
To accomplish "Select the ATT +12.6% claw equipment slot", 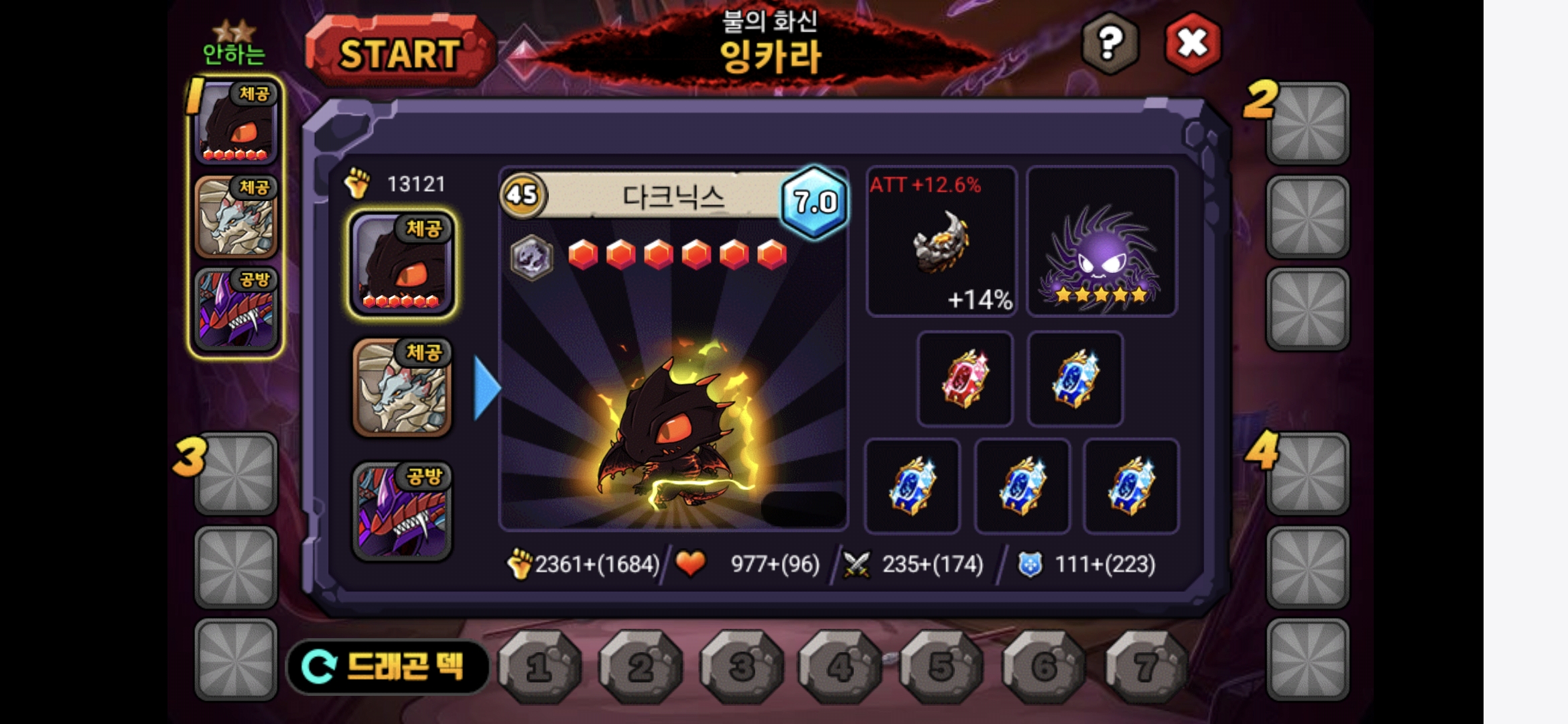I will point(941,241).
